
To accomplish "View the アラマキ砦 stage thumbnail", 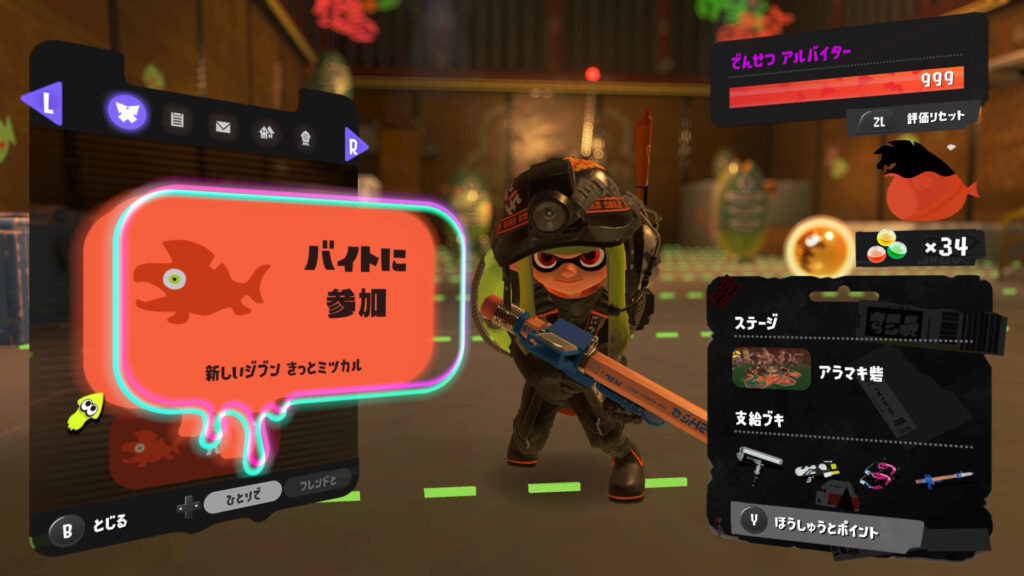I will [770, 370].
